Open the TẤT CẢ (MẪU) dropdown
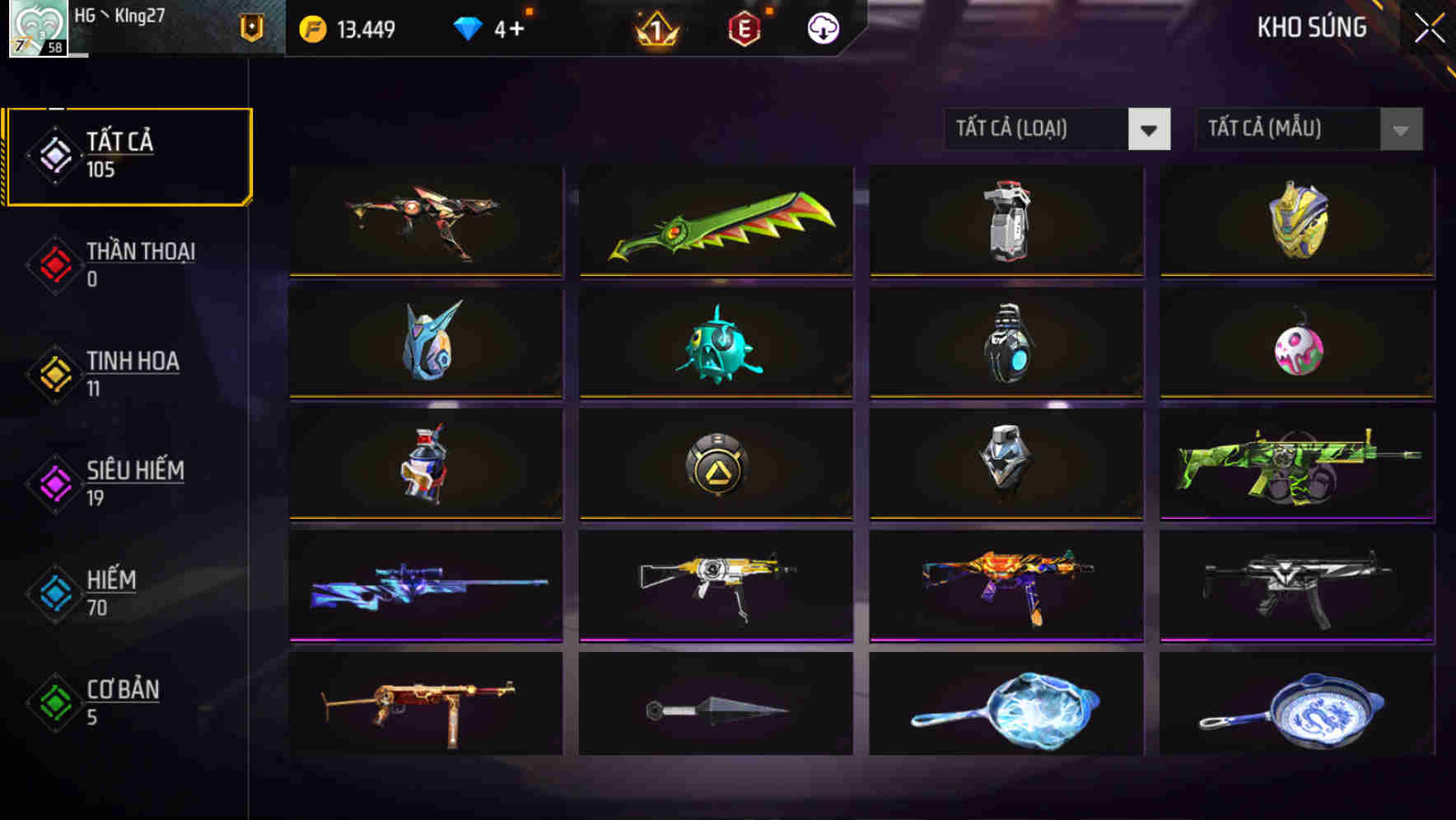 [x=1309, y=129]
